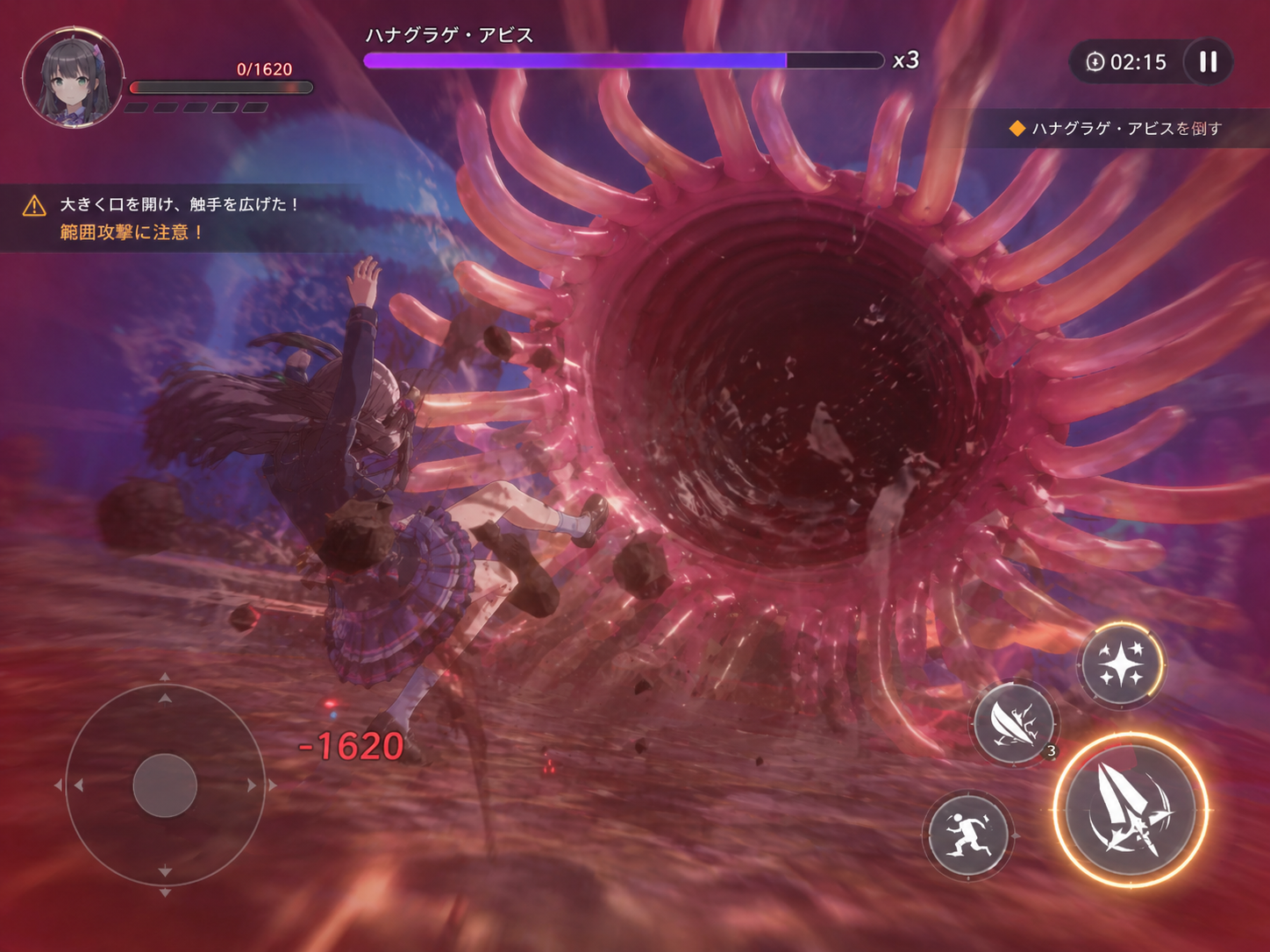
Task: Trigger the sparkle stars ultimate skill
Action: pyautogui.click(x=1121, y=664)
